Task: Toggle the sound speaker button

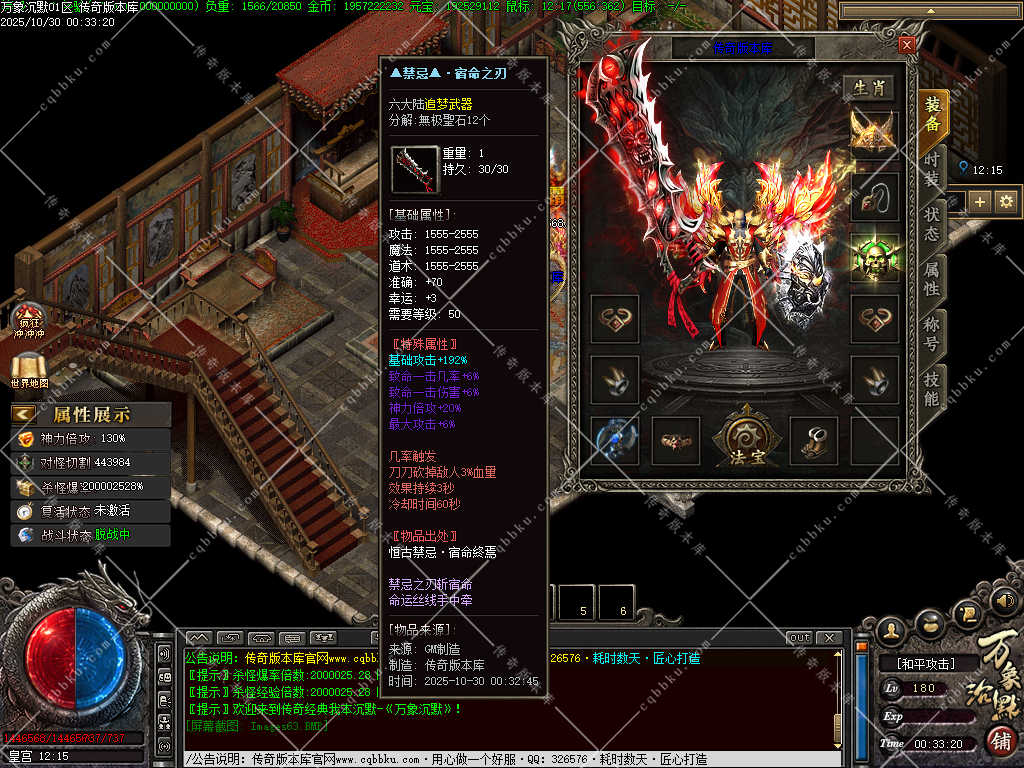Action: point(1007,601)
